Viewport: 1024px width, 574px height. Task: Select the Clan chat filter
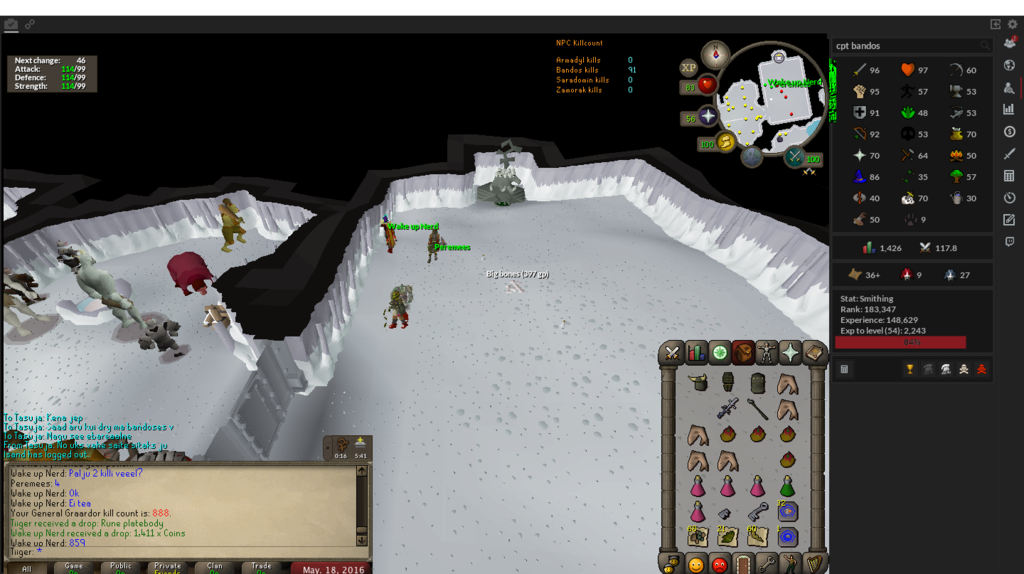[x=215, y=567]
